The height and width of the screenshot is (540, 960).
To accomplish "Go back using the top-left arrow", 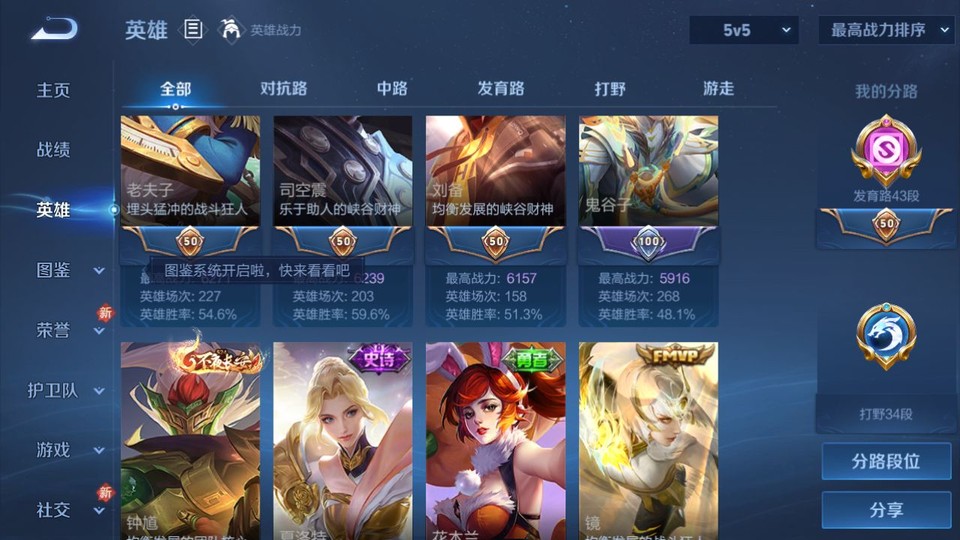I will (x=54, y=30).
